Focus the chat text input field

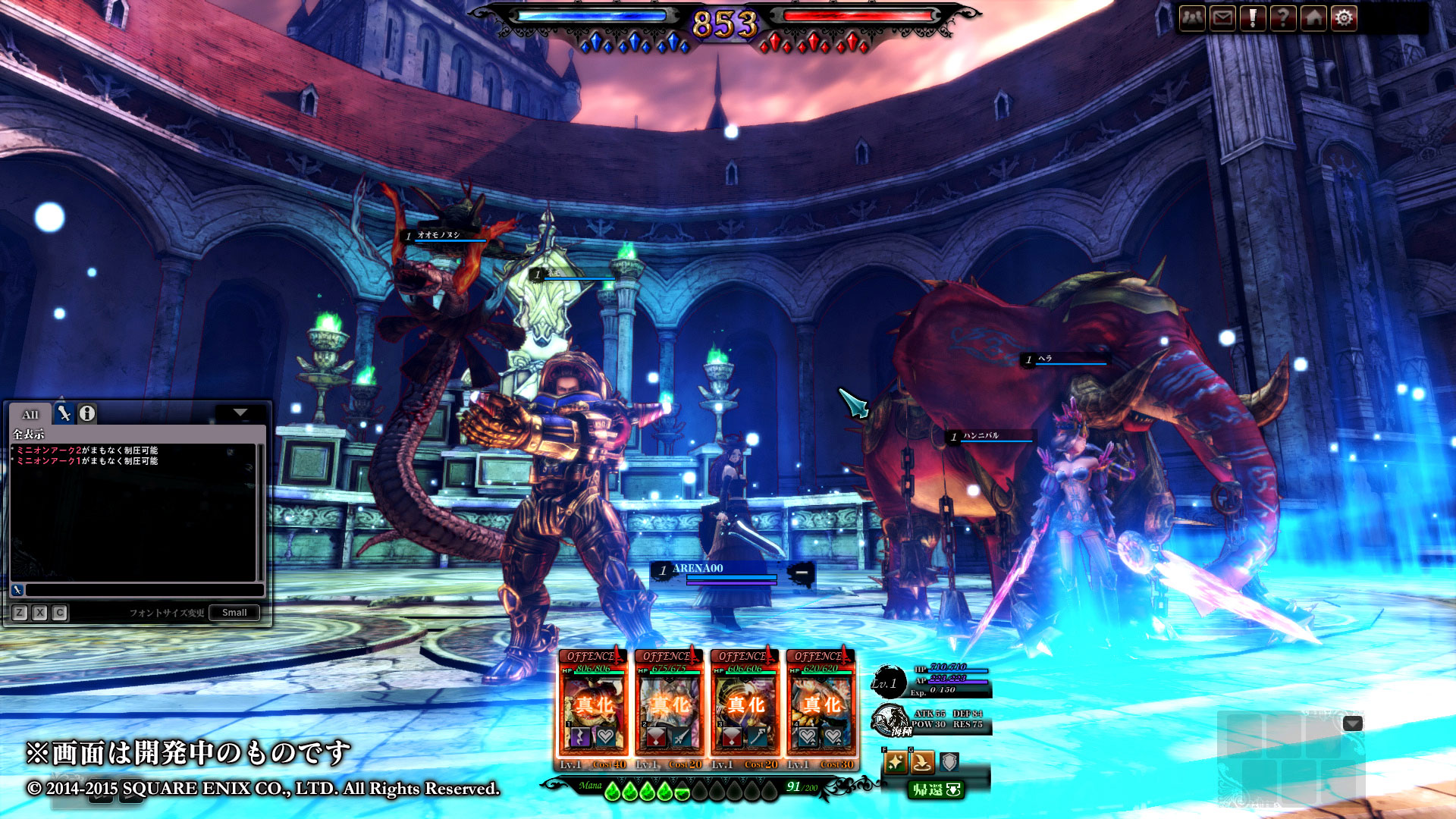click(x=144, y=590)
